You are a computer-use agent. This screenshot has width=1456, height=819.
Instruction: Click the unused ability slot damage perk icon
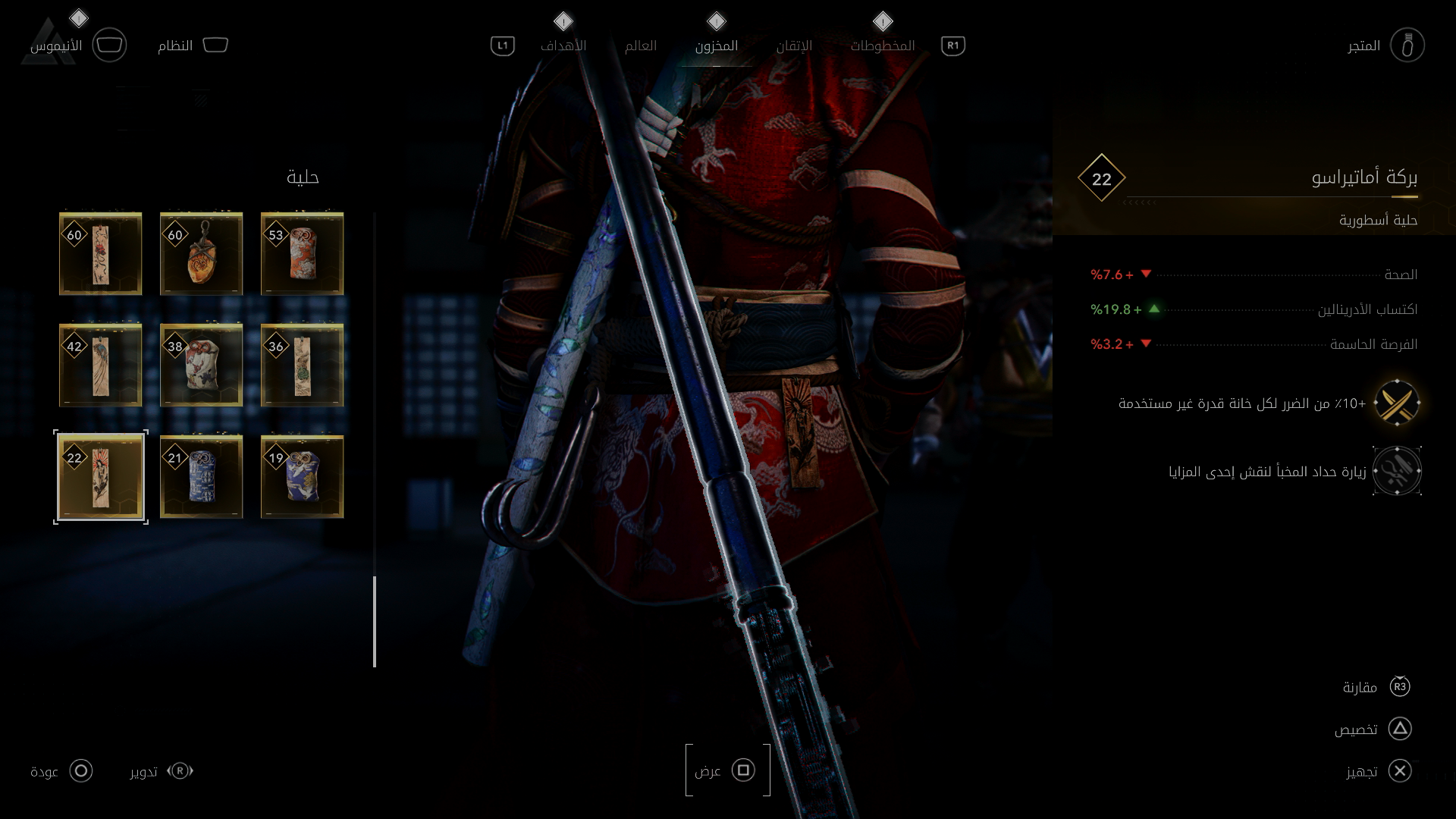(x=1397, y=403)
